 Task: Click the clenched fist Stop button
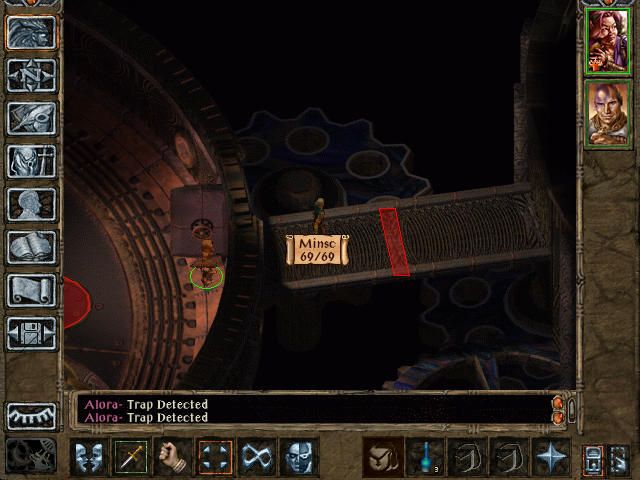click(x=173, y=457)
